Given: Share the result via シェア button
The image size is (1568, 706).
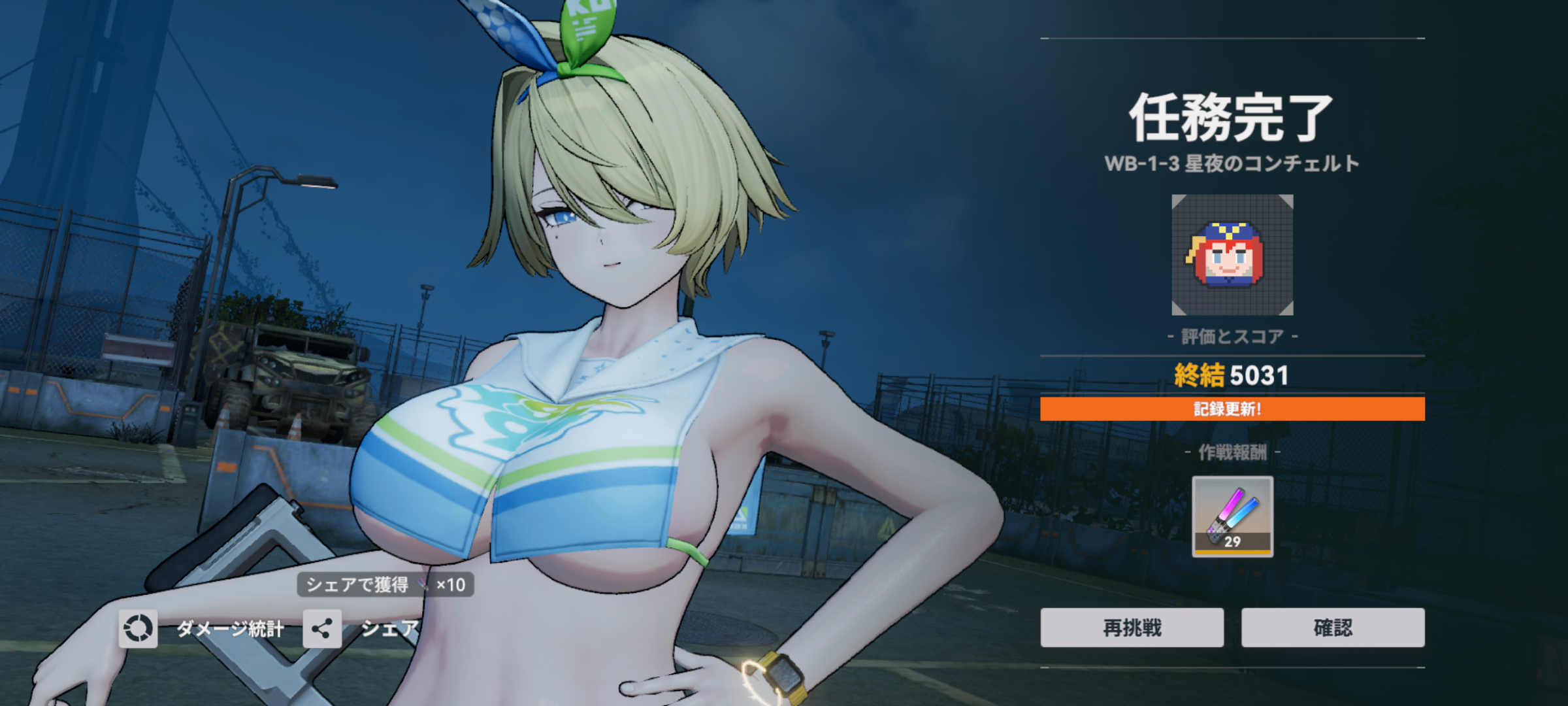Looking at the screenshot, I should point(323,629).
